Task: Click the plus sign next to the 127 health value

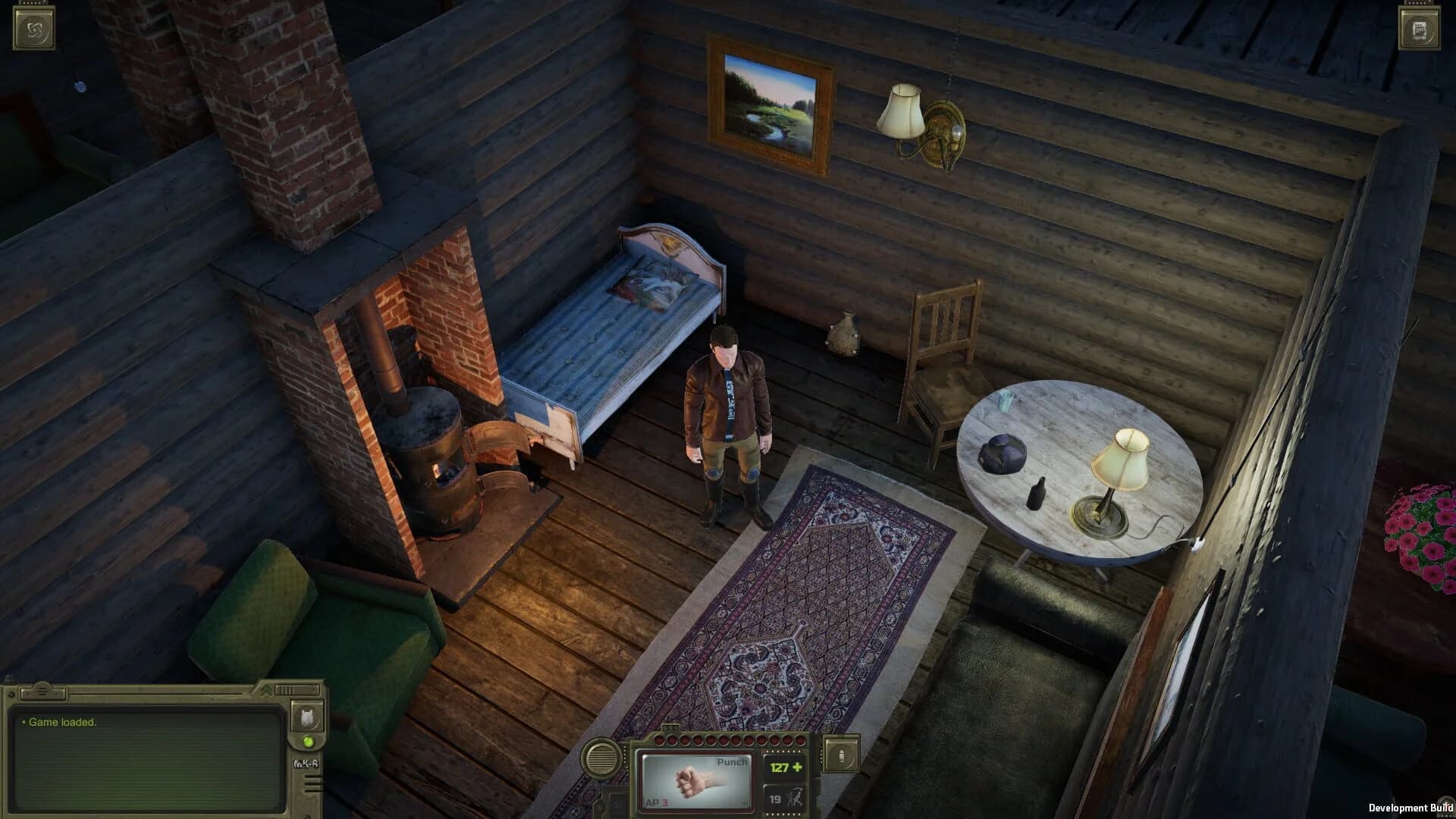Action: pyautogui.click(x=797, y=767)
